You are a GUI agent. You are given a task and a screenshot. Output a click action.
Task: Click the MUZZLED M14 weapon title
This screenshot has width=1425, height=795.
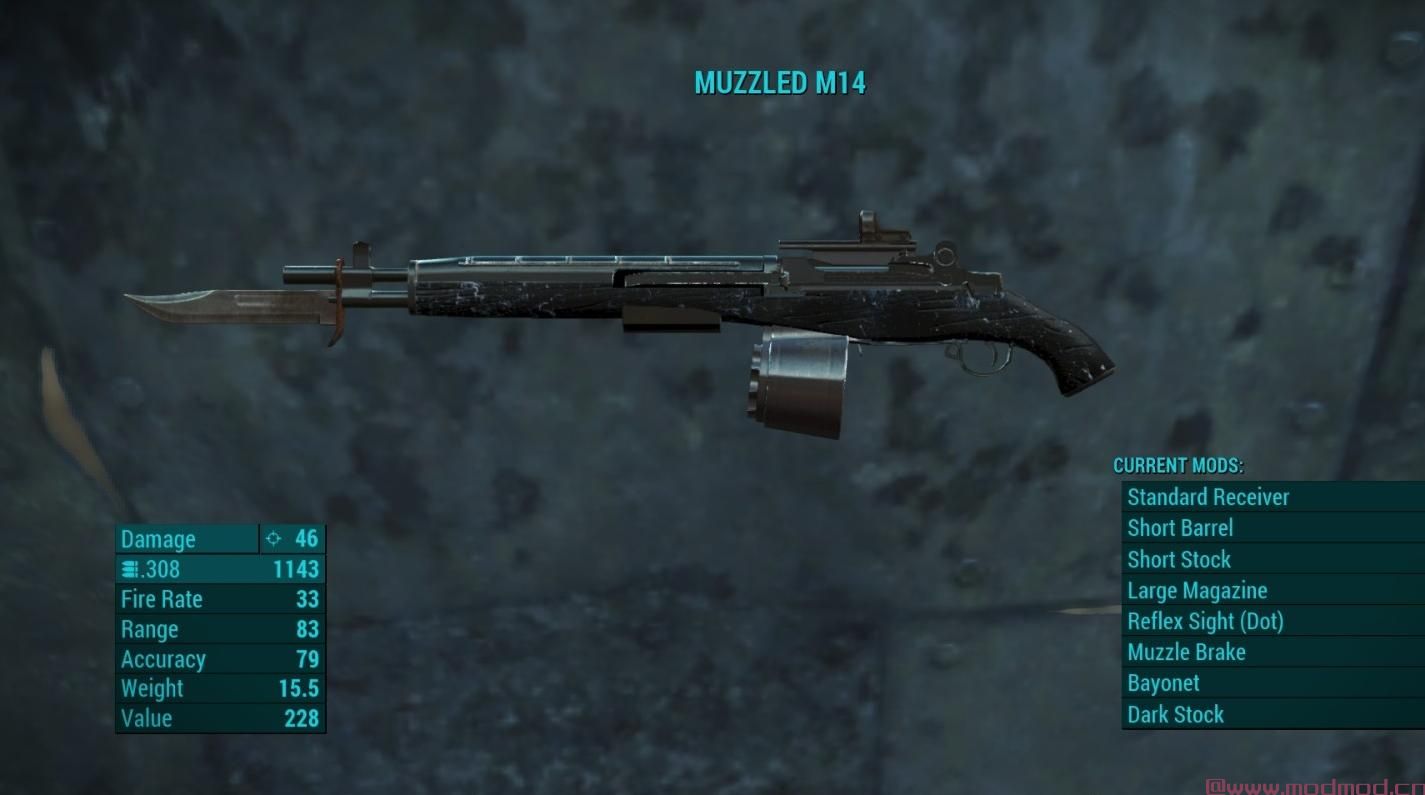pos(780,84)
